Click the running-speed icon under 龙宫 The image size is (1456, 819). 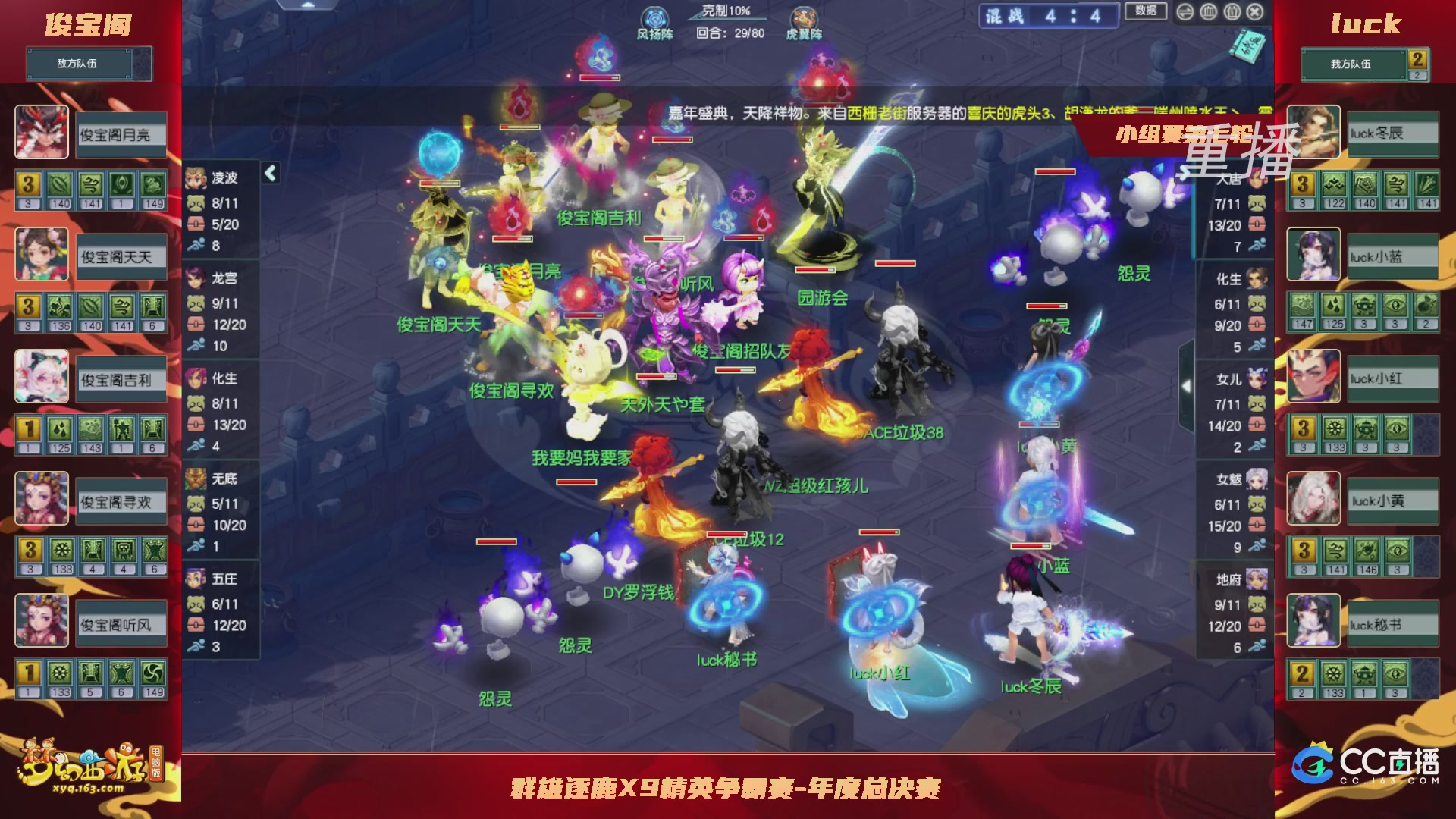[x=195, y=346]
